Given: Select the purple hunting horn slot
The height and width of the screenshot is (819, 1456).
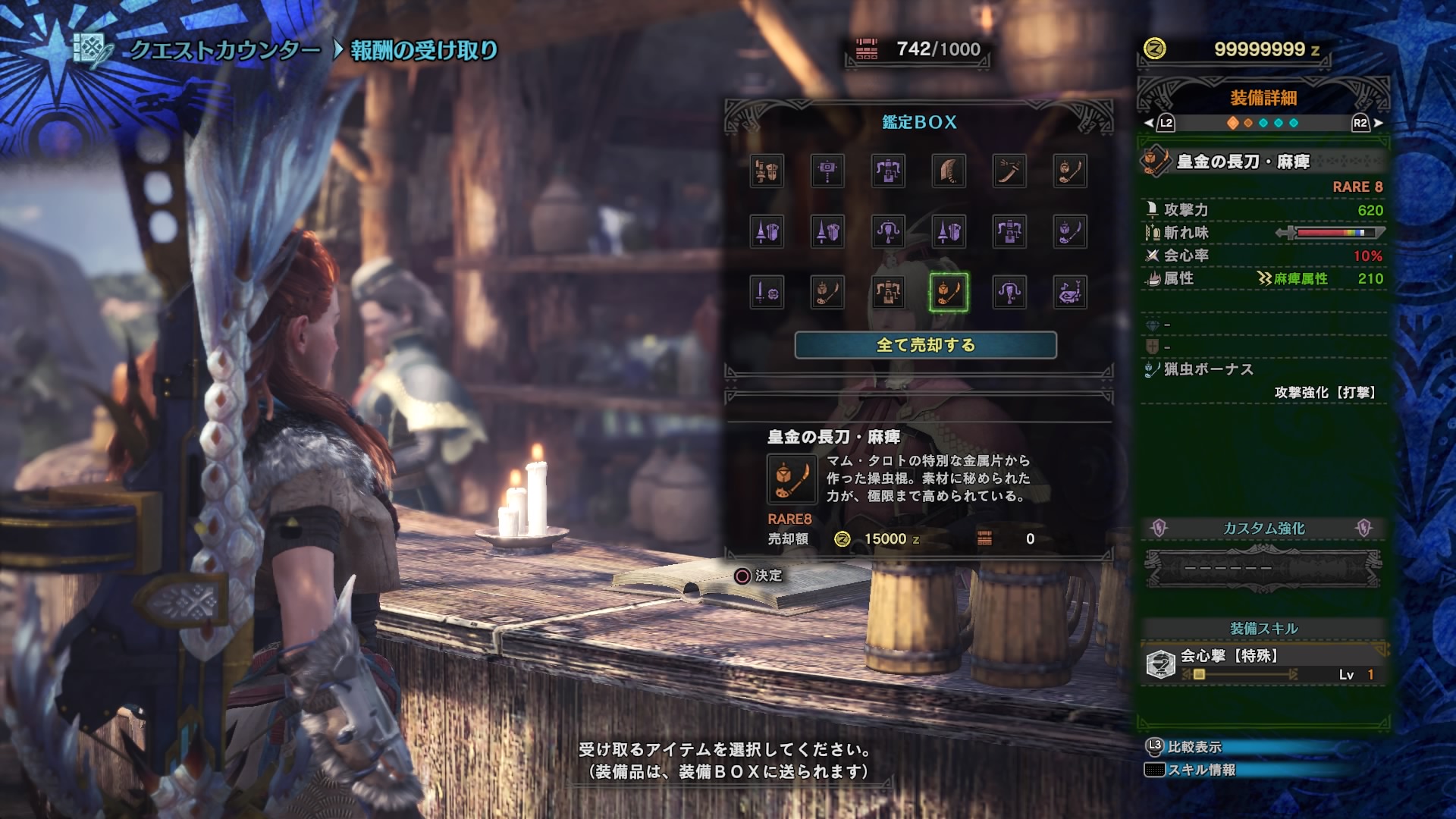Looking at the screenshot, I should (x=1069, y=292).
